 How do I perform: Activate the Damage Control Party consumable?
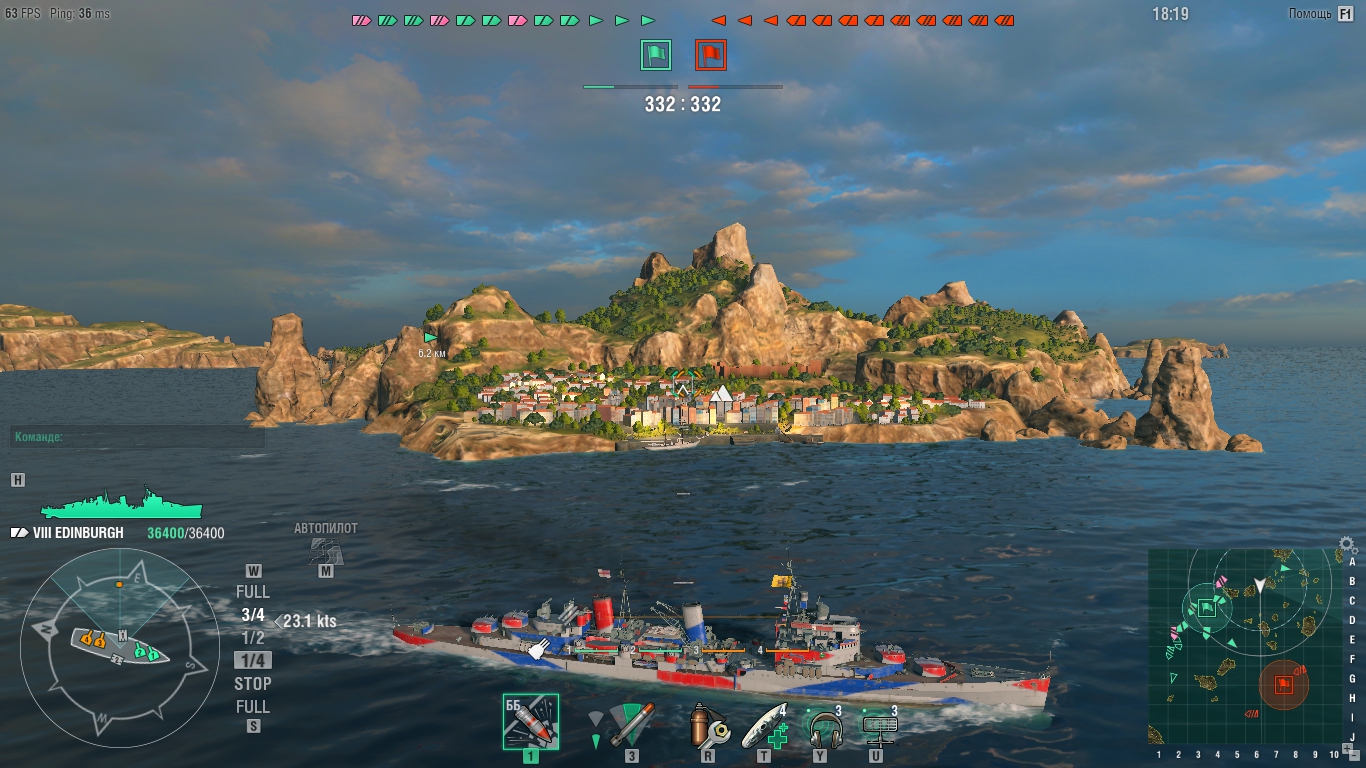pyautogui.click(x=707, y=724)
